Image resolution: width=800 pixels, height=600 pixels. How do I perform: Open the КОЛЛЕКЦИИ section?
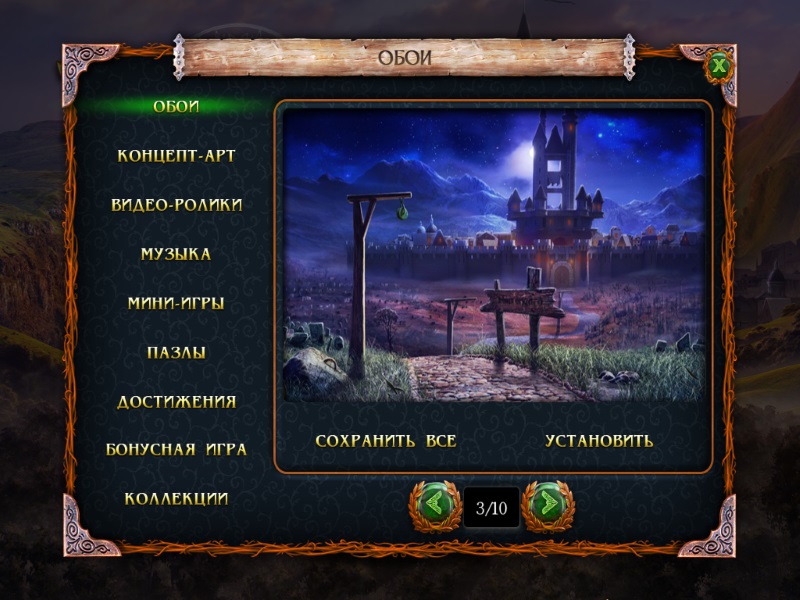click(x=176, y=498)
